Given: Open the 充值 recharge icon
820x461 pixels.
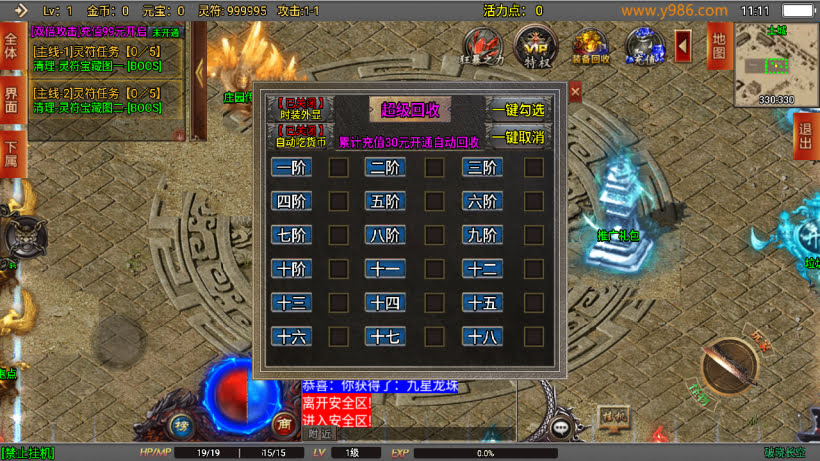Looking at the screenshot, I should (x=643, y=45).
